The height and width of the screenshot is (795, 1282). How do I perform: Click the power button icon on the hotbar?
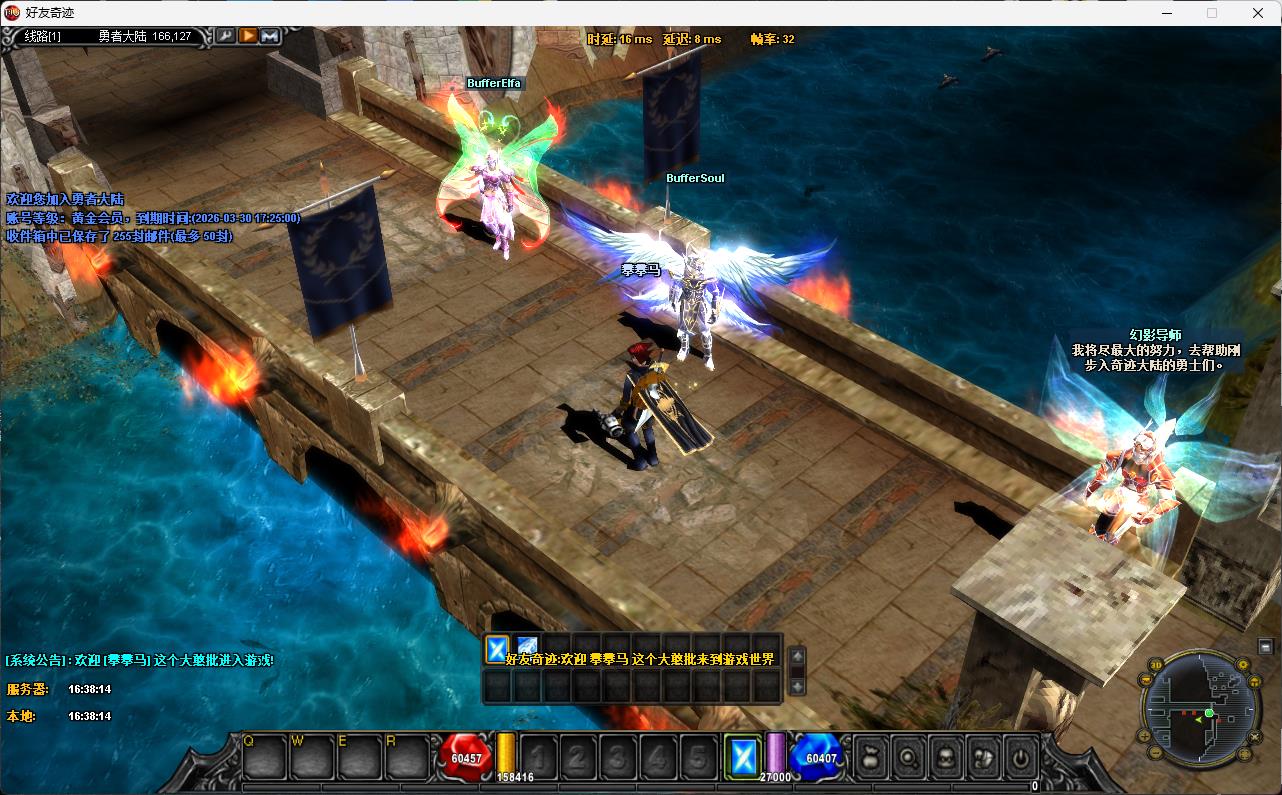coord(1019,757)
